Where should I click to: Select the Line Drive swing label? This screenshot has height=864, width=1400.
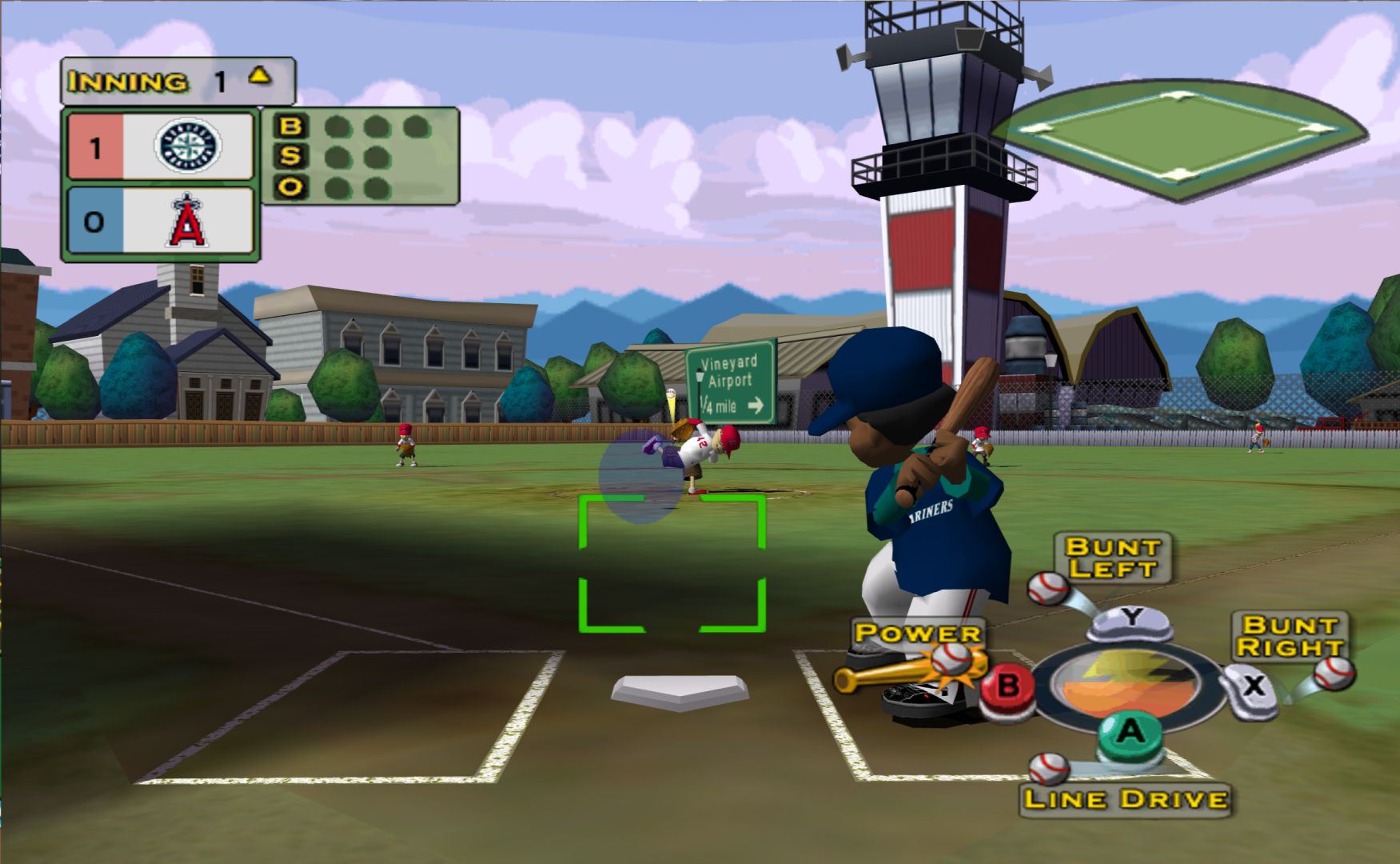coord(1125,798)
